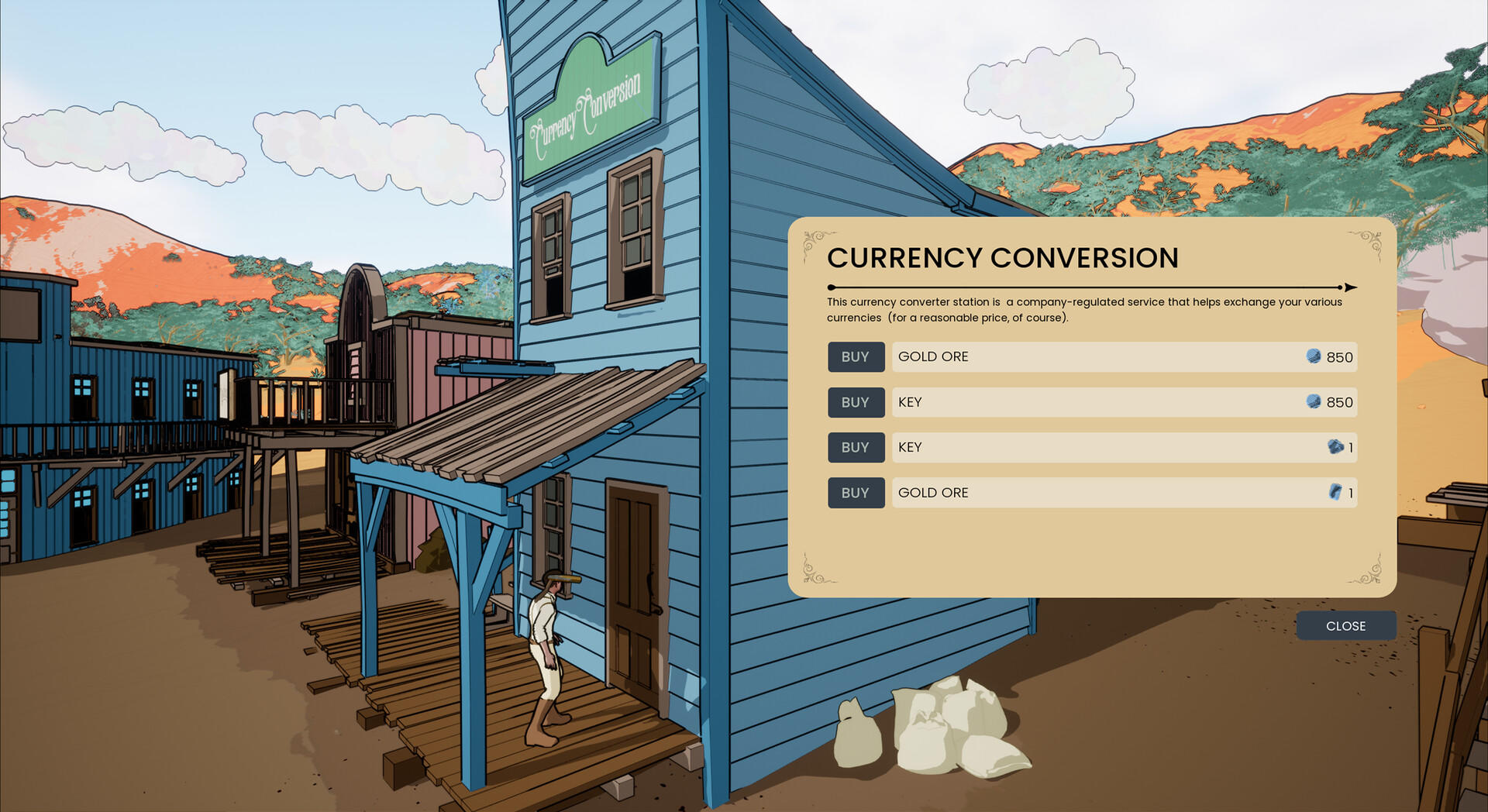
Task: Click the CURRENCY CONVERSION title text
Action: click(x=1003, y=259)
